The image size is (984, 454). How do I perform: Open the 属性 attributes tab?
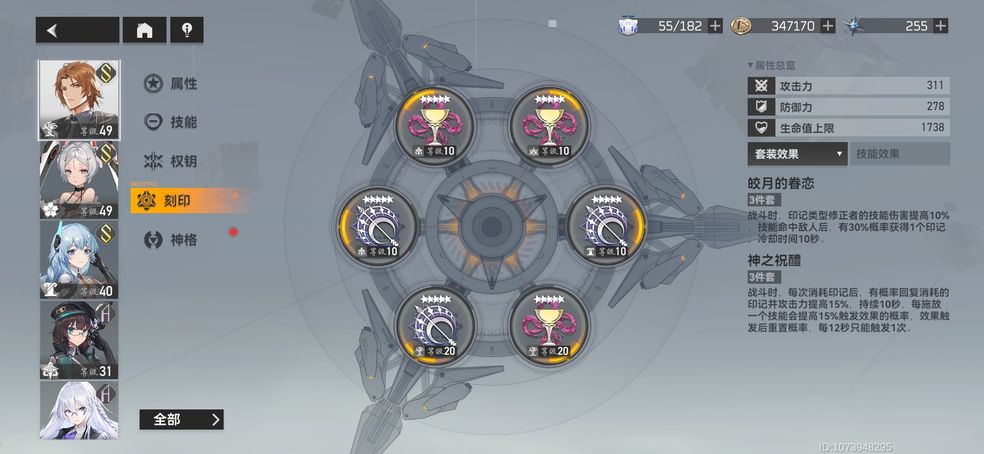pyautogui.click(x=171, y=84)
